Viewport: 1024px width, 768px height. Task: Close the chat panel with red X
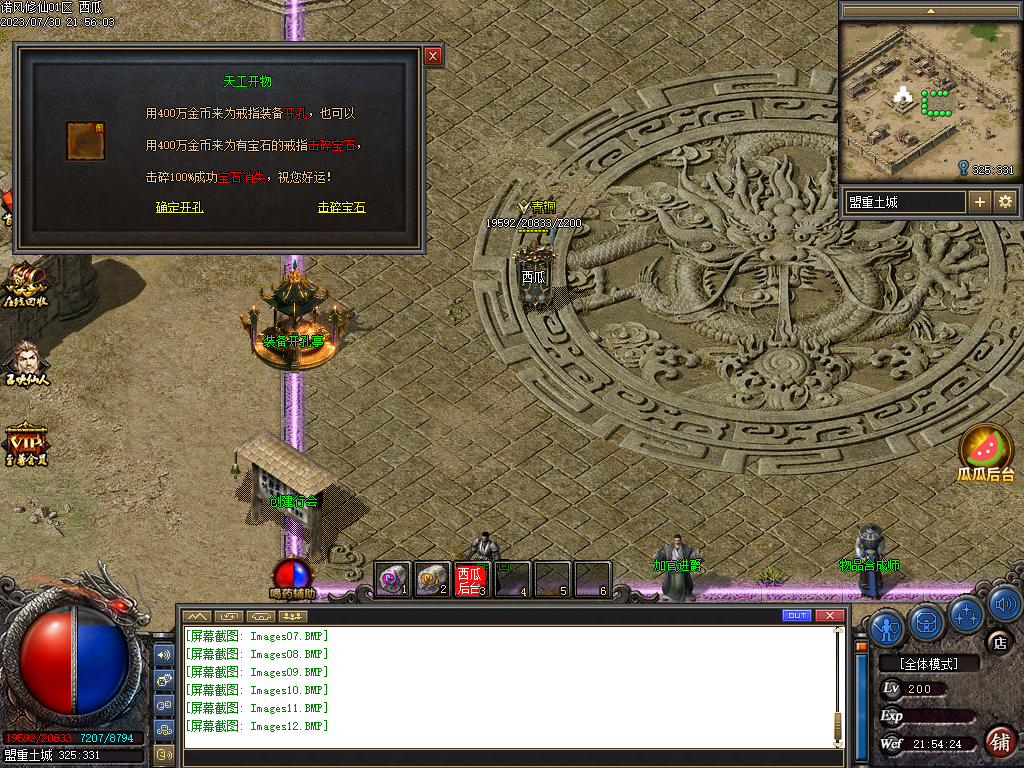coord(829,615)
